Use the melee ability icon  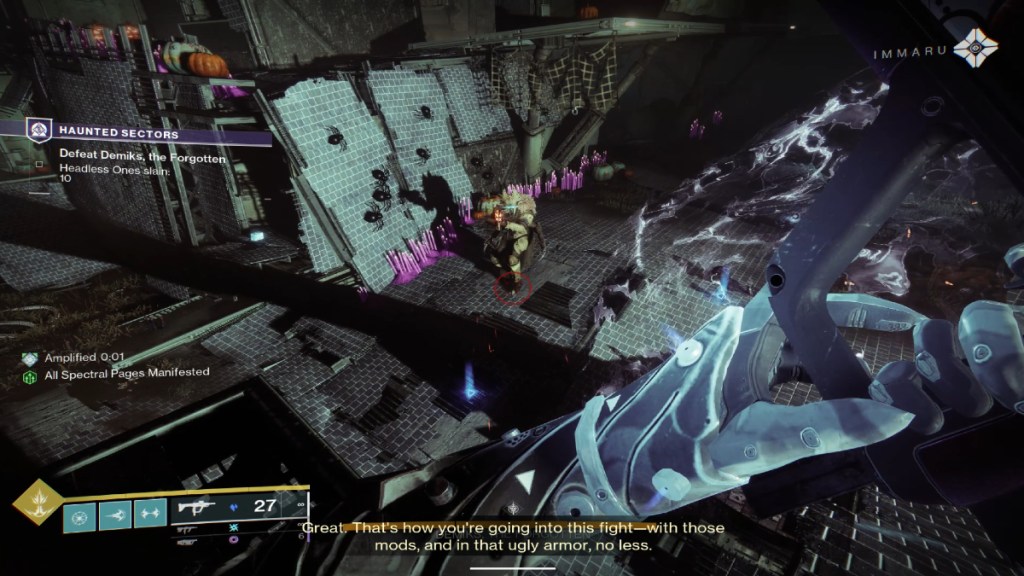click(x=115, y=515)
